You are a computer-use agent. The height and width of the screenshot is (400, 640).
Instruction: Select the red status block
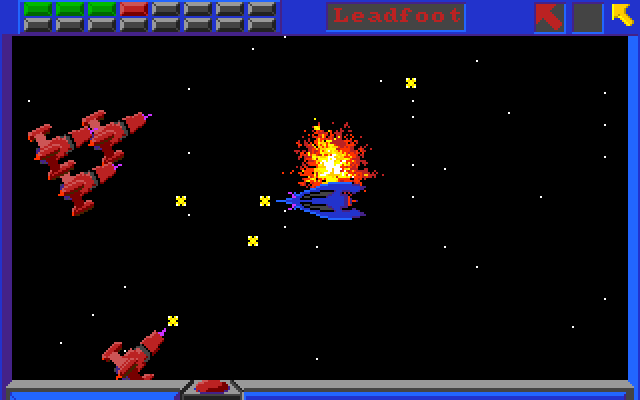[134, 9]
